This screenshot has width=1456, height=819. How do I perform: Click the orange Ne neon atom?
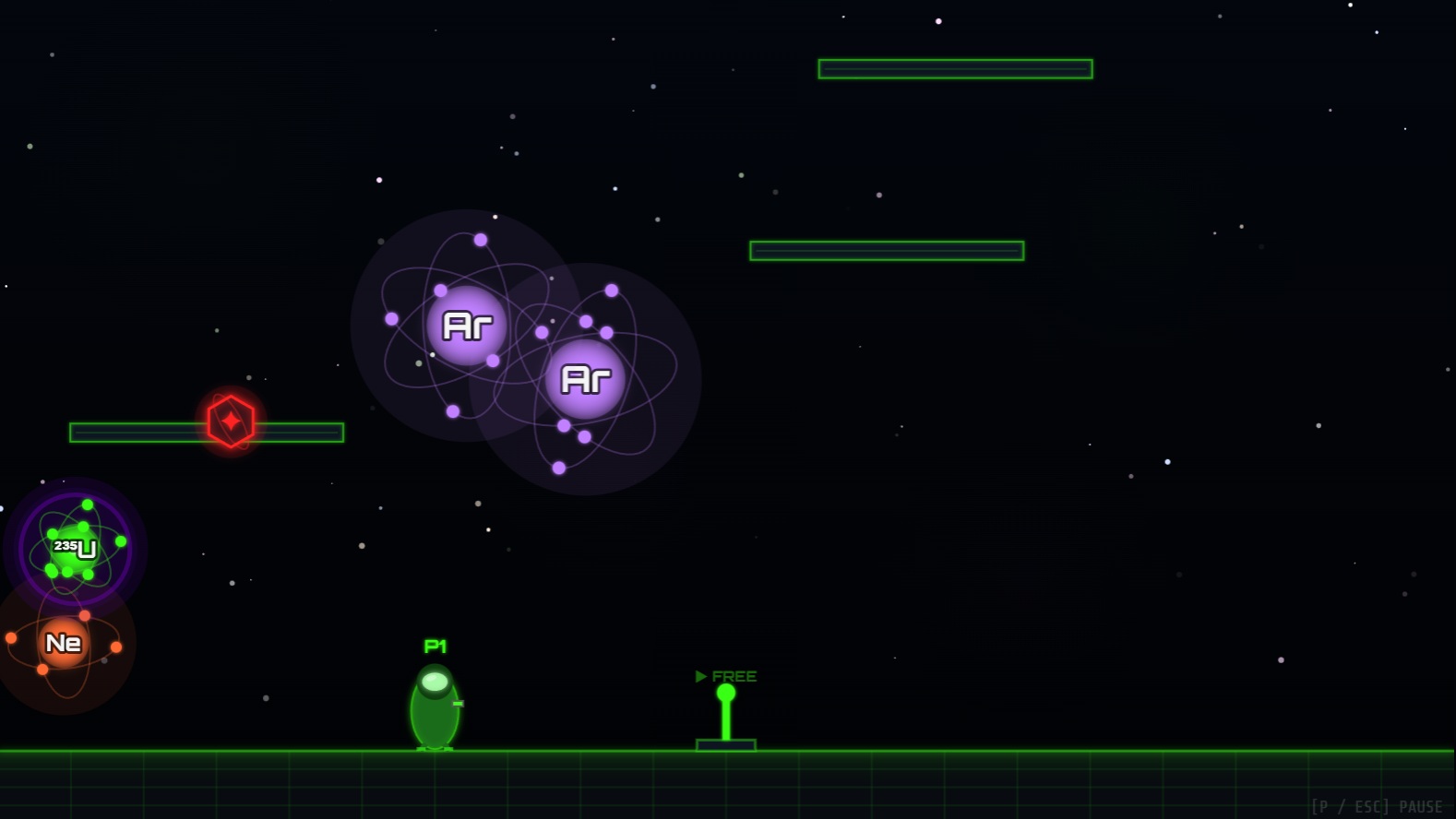click(63, 641)
